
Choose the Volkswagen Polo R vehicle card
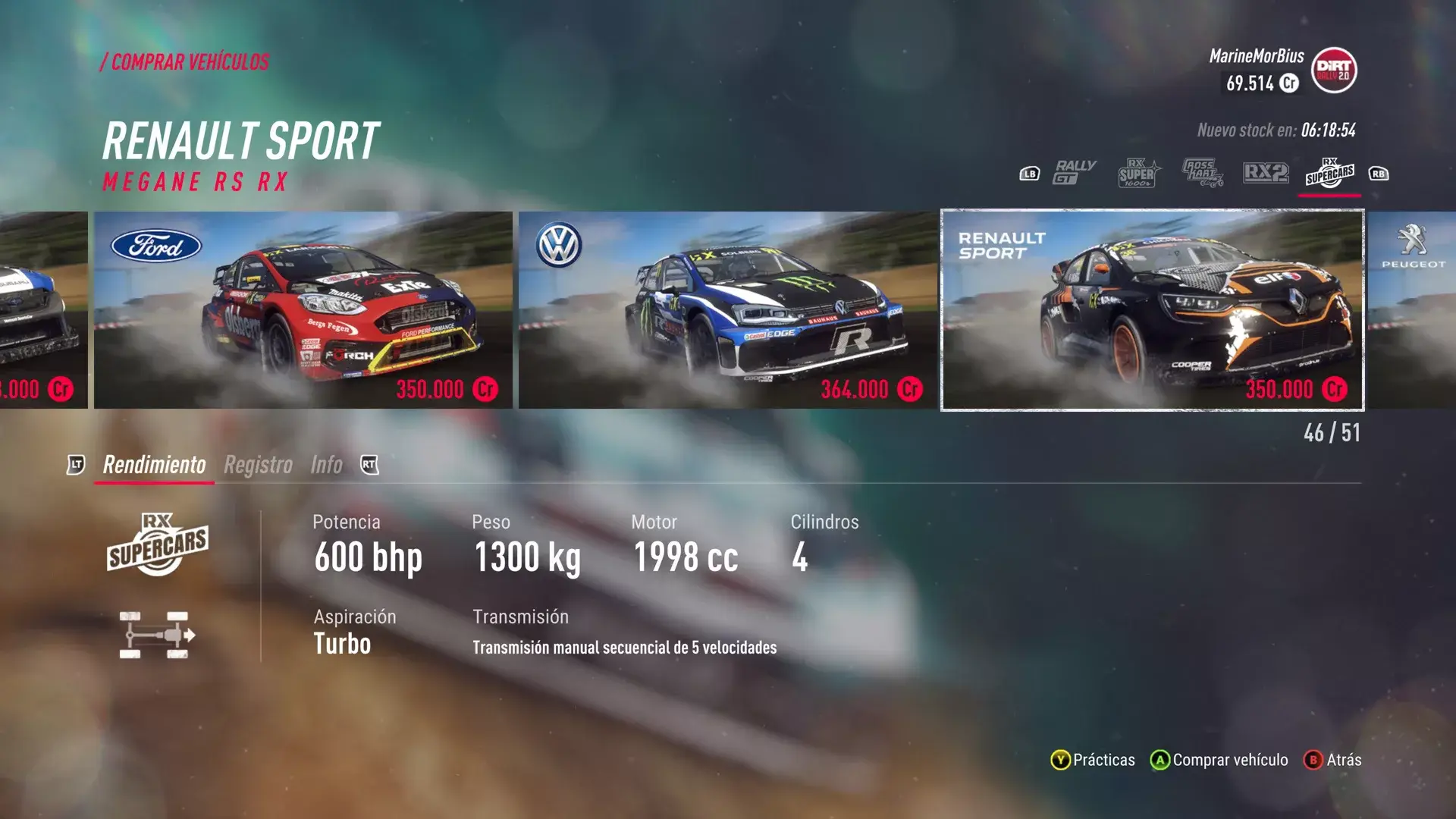[727, 309]
